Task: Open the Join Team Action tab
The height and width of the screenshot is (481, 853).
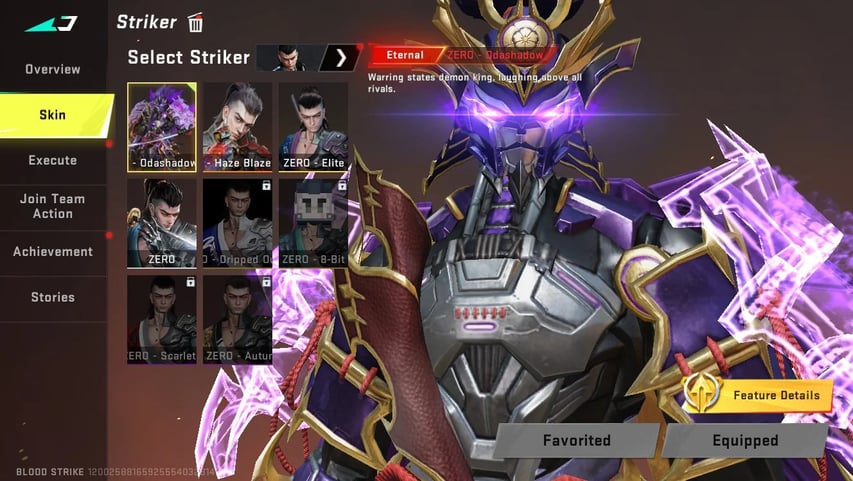Action: 53,206
